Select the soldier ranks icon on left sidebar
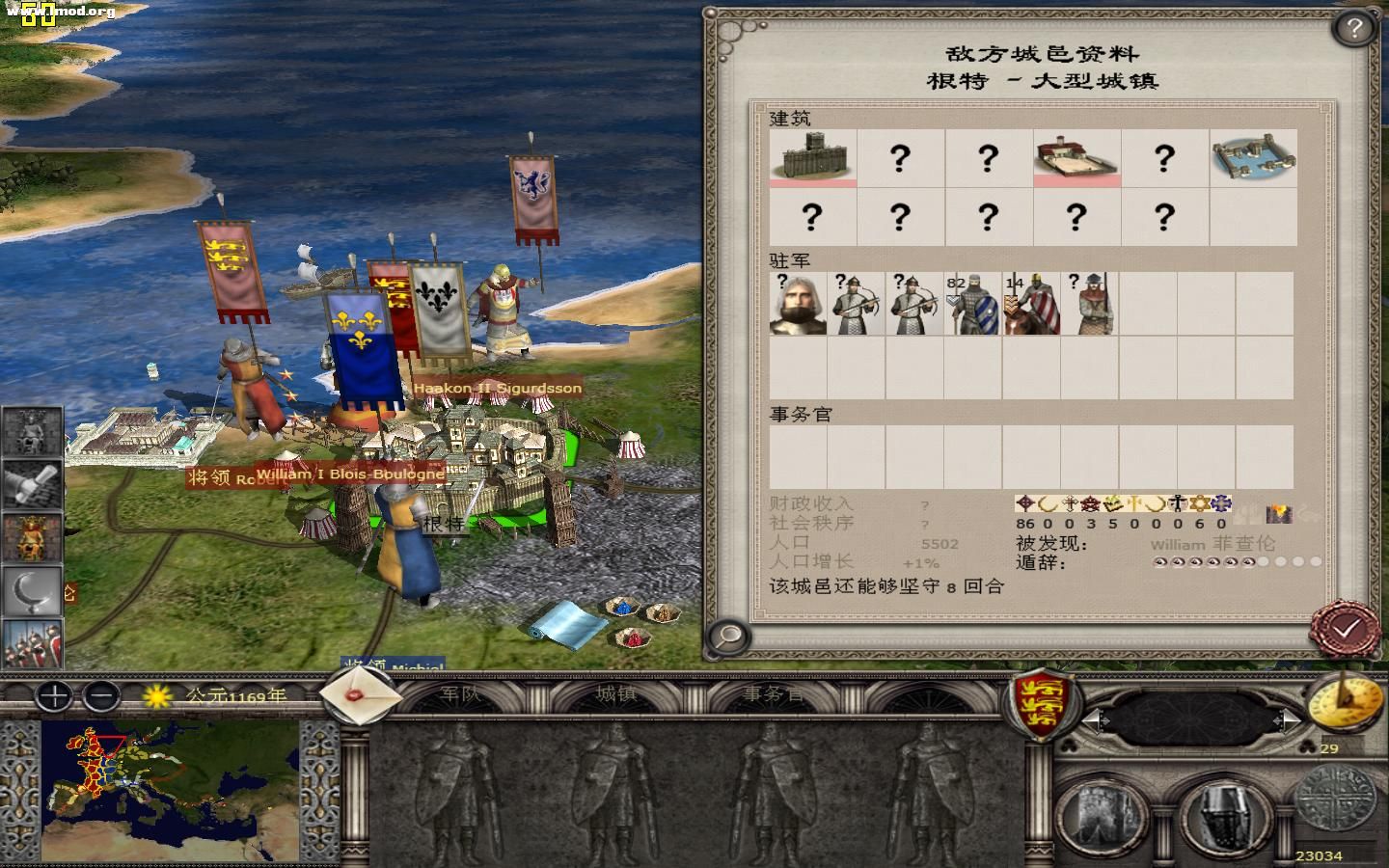The height and width of the screenshot is (868, 1389). point(32,642)
